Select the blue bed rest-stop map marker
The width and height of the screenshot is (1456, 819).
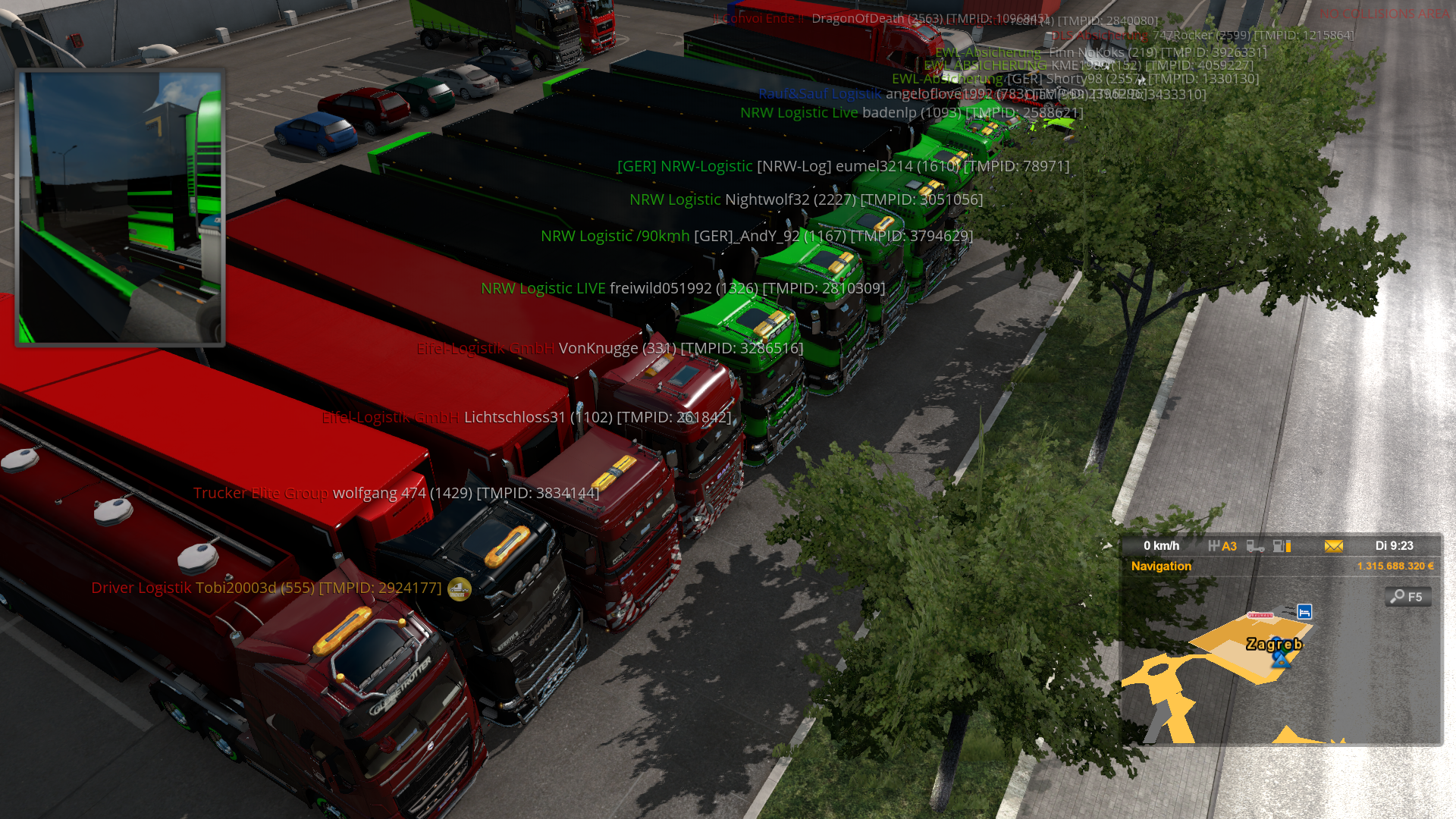(1304, 611)
